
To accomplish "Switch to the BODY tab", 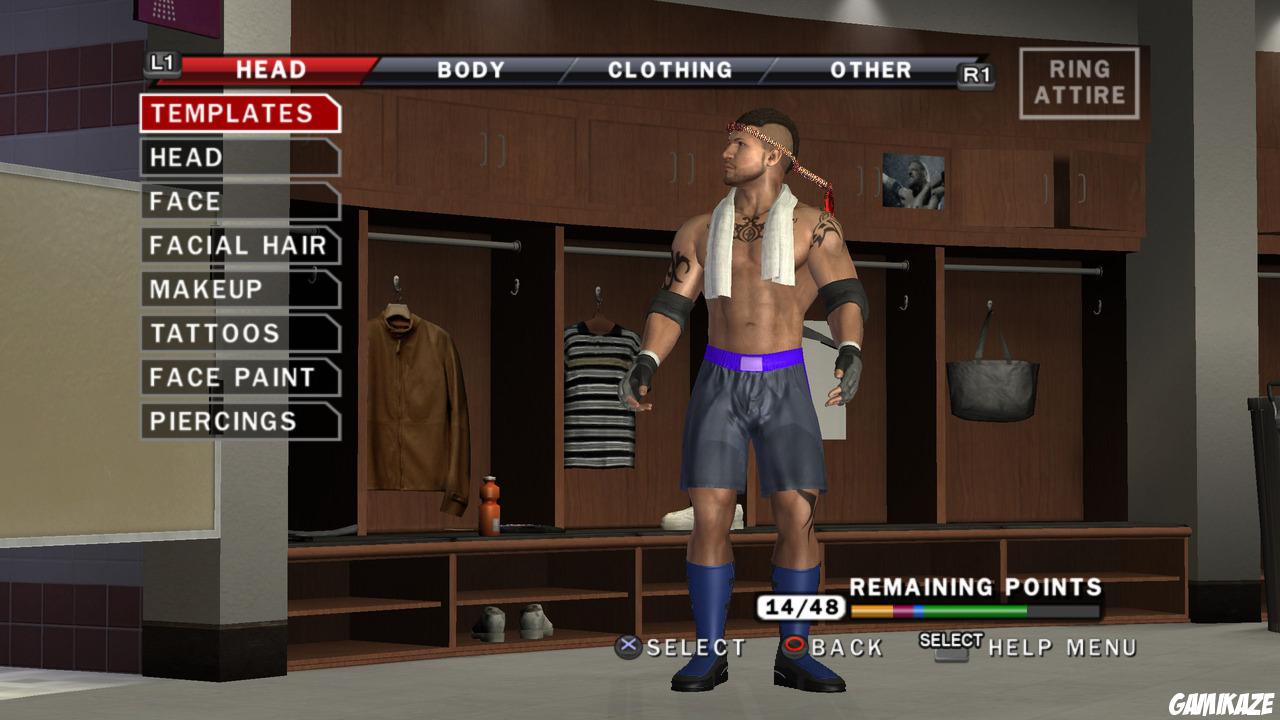I will point(470,70).
